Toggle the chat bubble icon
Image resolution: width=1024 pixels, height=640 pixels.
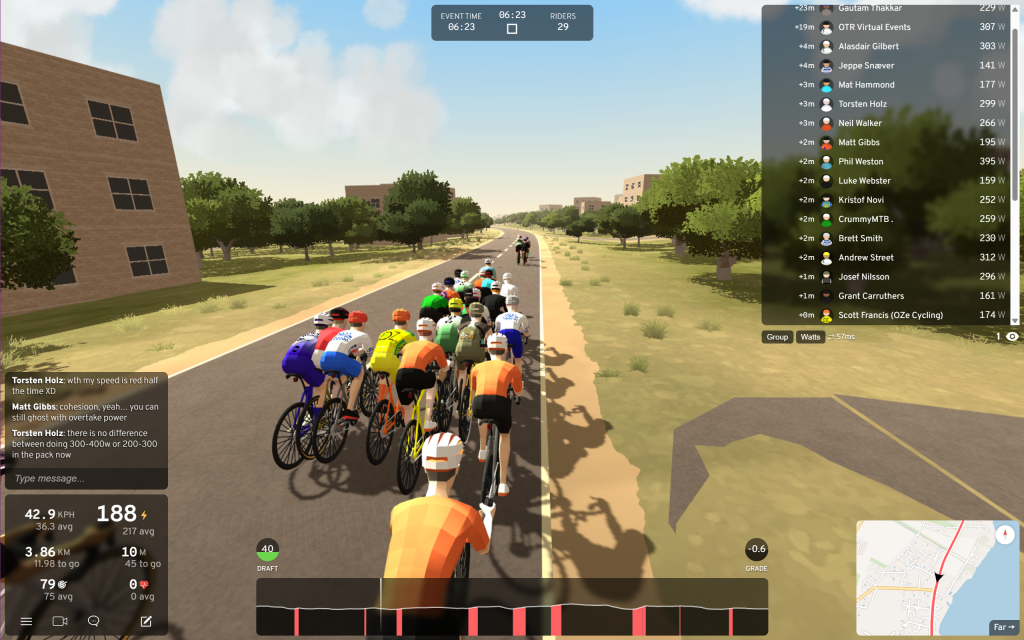94,621
